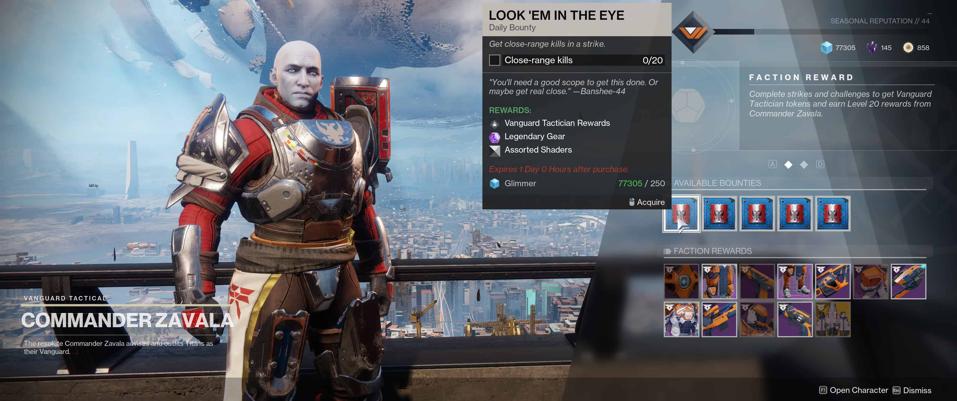Viewport: 957px width, 401px height.
Task: Click the Vanguard seasonal reputation emblem
Action: click(692, 32)
